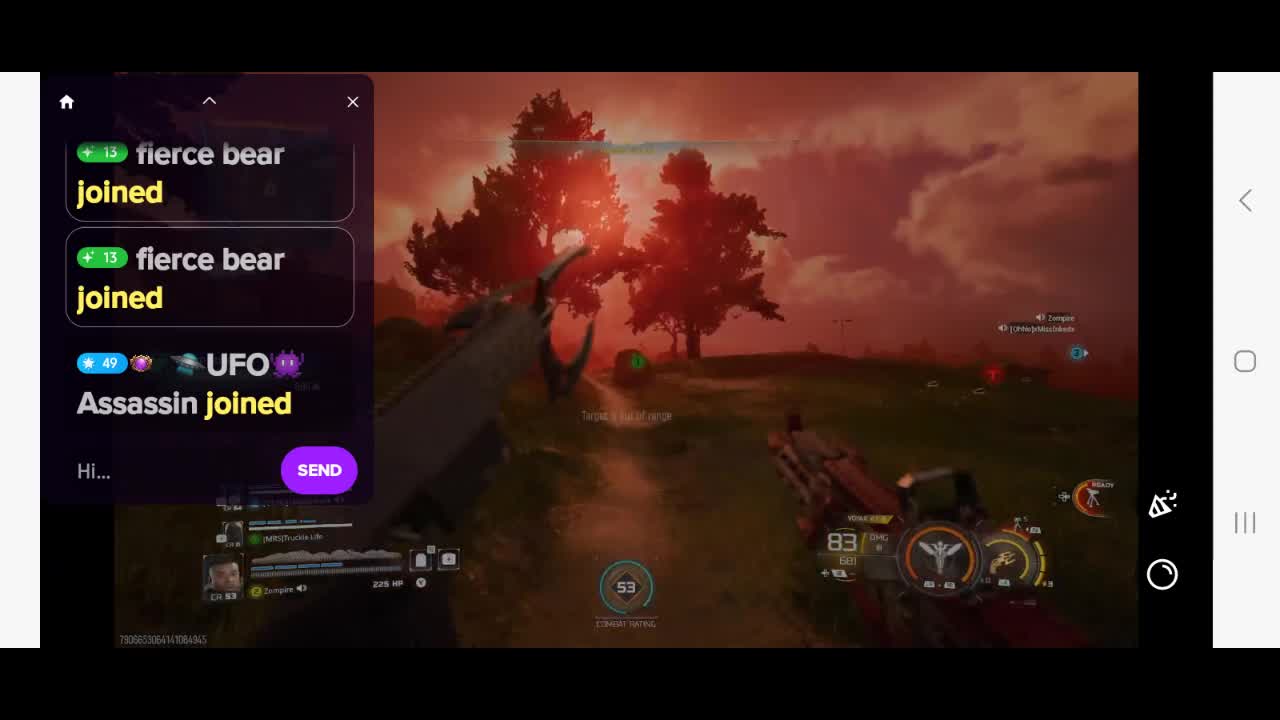Viewport: 1280px width, 720px height.
Task: Click the Hi... chat input field
Action: coord(170,471)
